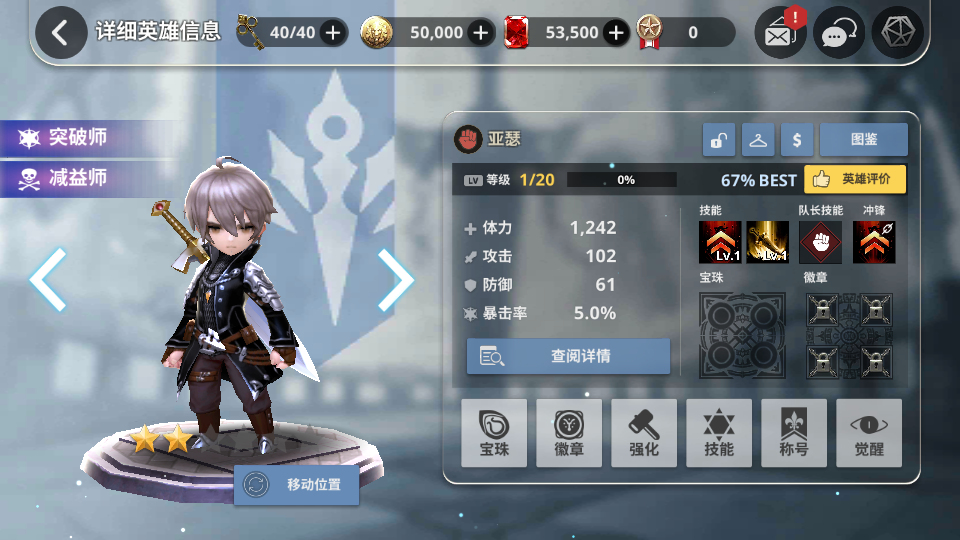
Task: Open the 宝珠 orb menu button
Action: (494, 433)
